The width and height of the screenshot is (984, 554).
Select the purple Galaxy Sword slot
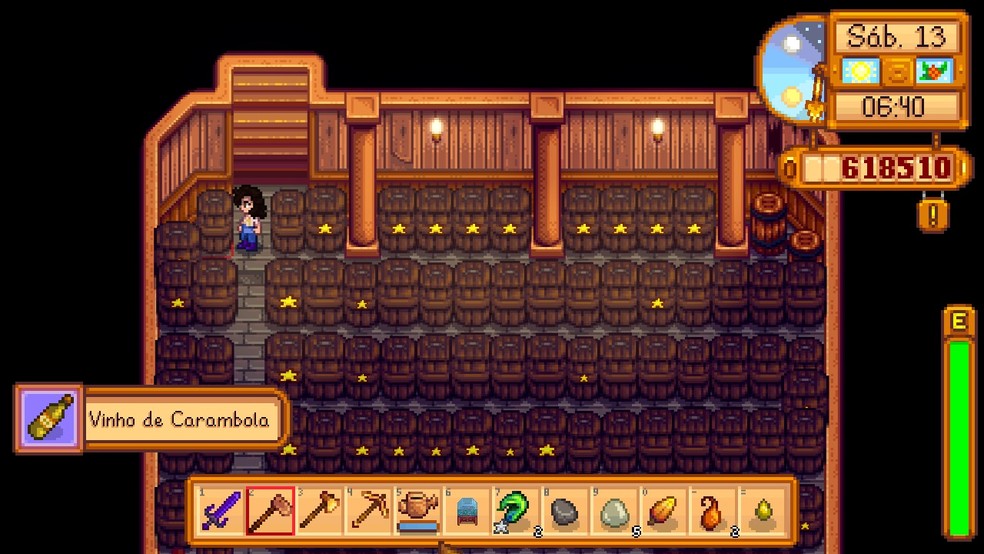[221, 512]
